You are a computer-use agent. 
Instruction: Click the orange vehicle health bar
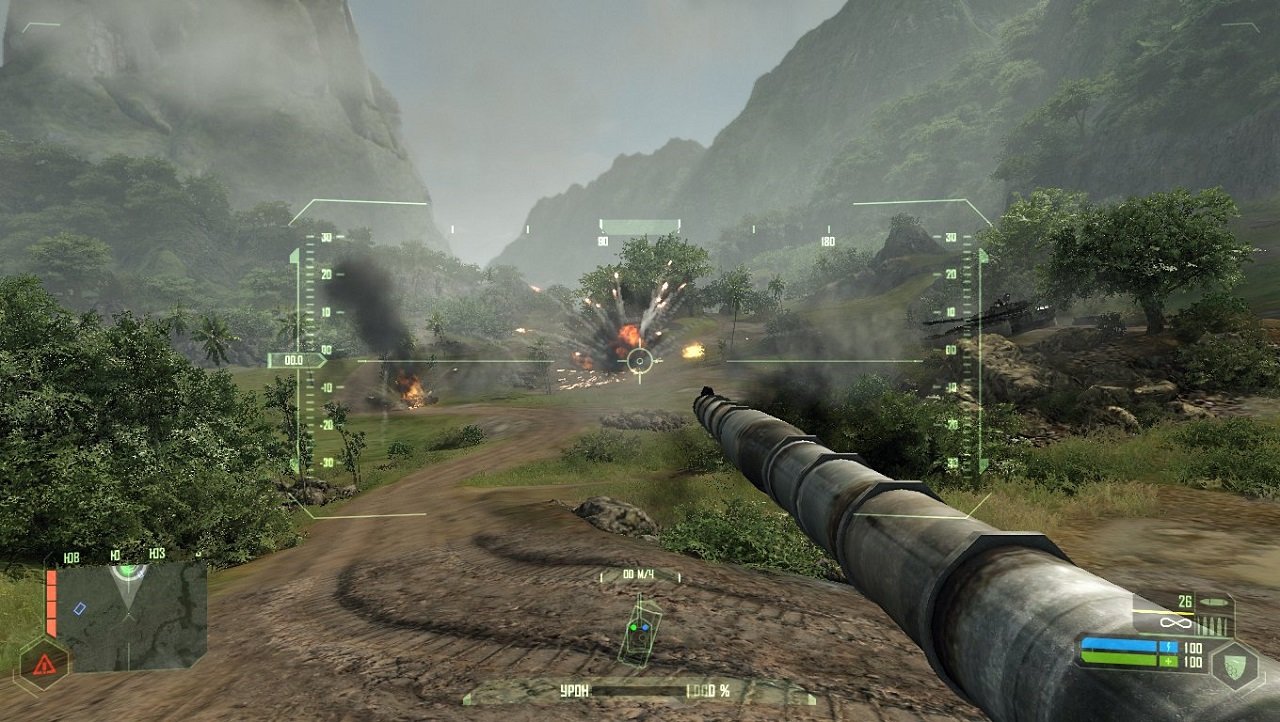coord(50,603)
